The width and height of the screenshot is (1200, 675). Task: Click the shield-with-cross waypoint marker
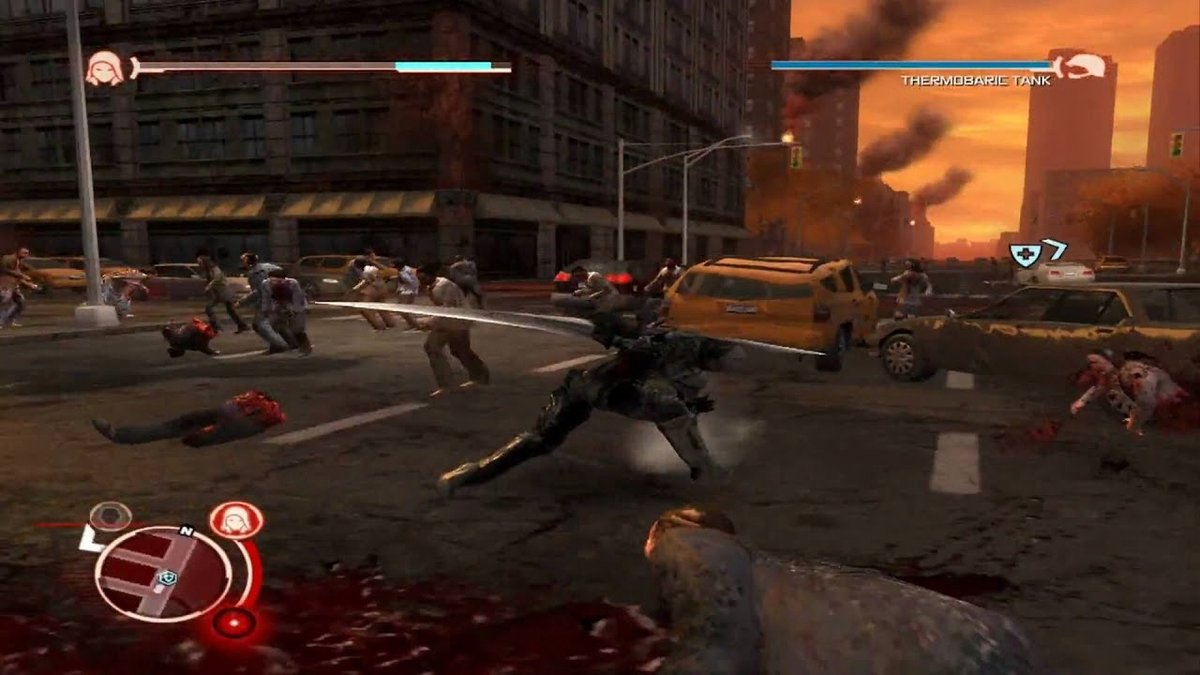pyautogui.click(x=1023, y=254)
